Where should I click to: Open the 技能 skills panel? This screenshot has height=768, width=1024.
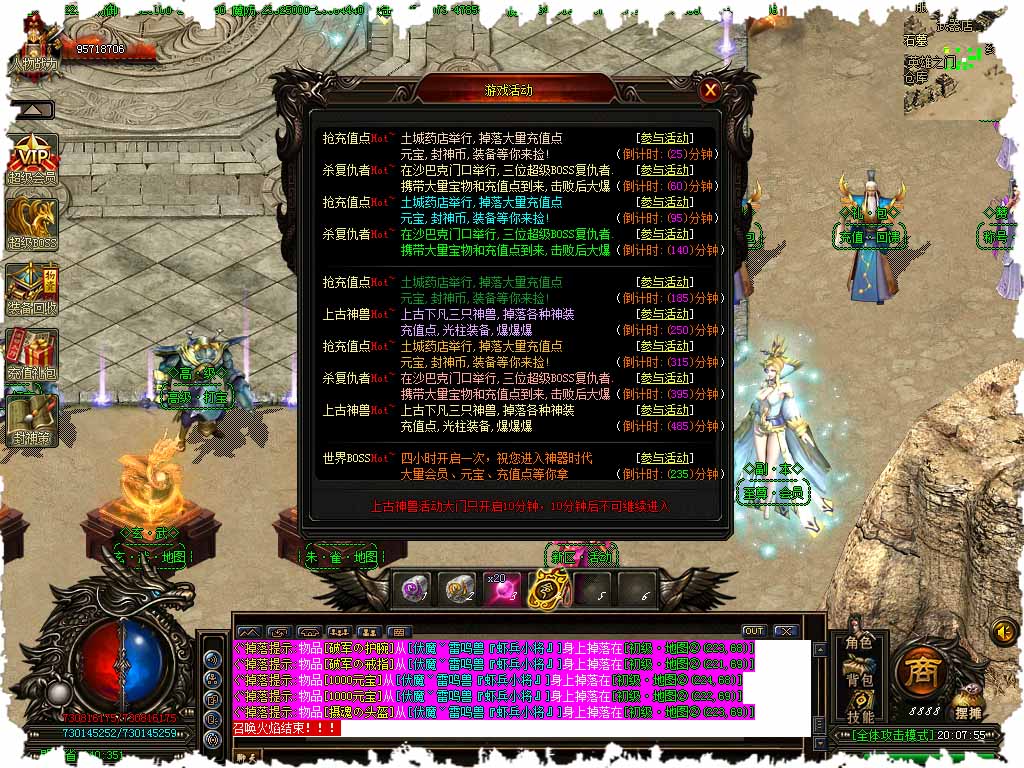(x=859, y=716)
